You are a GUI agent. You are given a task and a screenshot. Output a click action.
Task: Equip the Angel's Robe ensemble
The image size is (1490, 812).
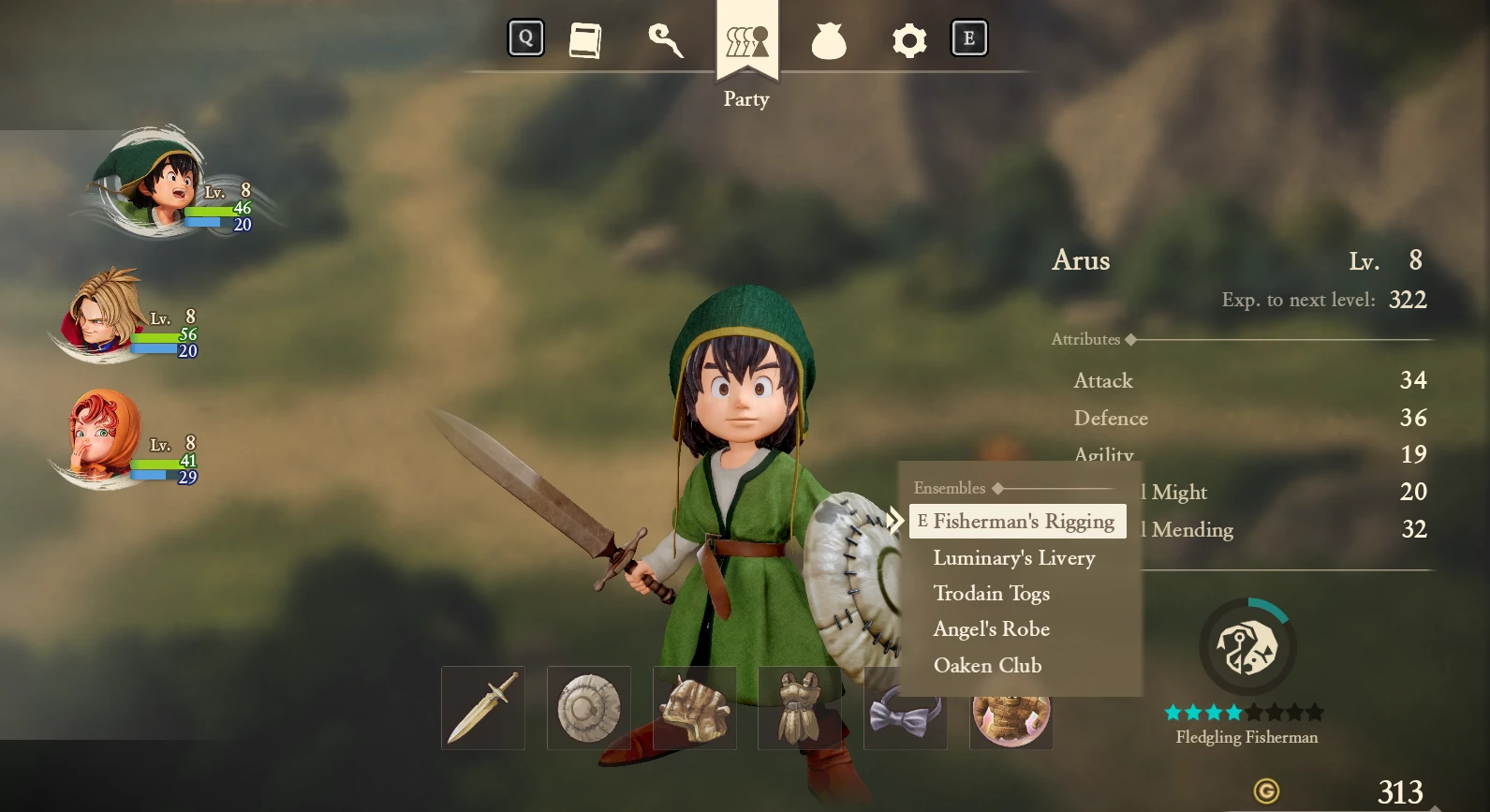(991, 629)
